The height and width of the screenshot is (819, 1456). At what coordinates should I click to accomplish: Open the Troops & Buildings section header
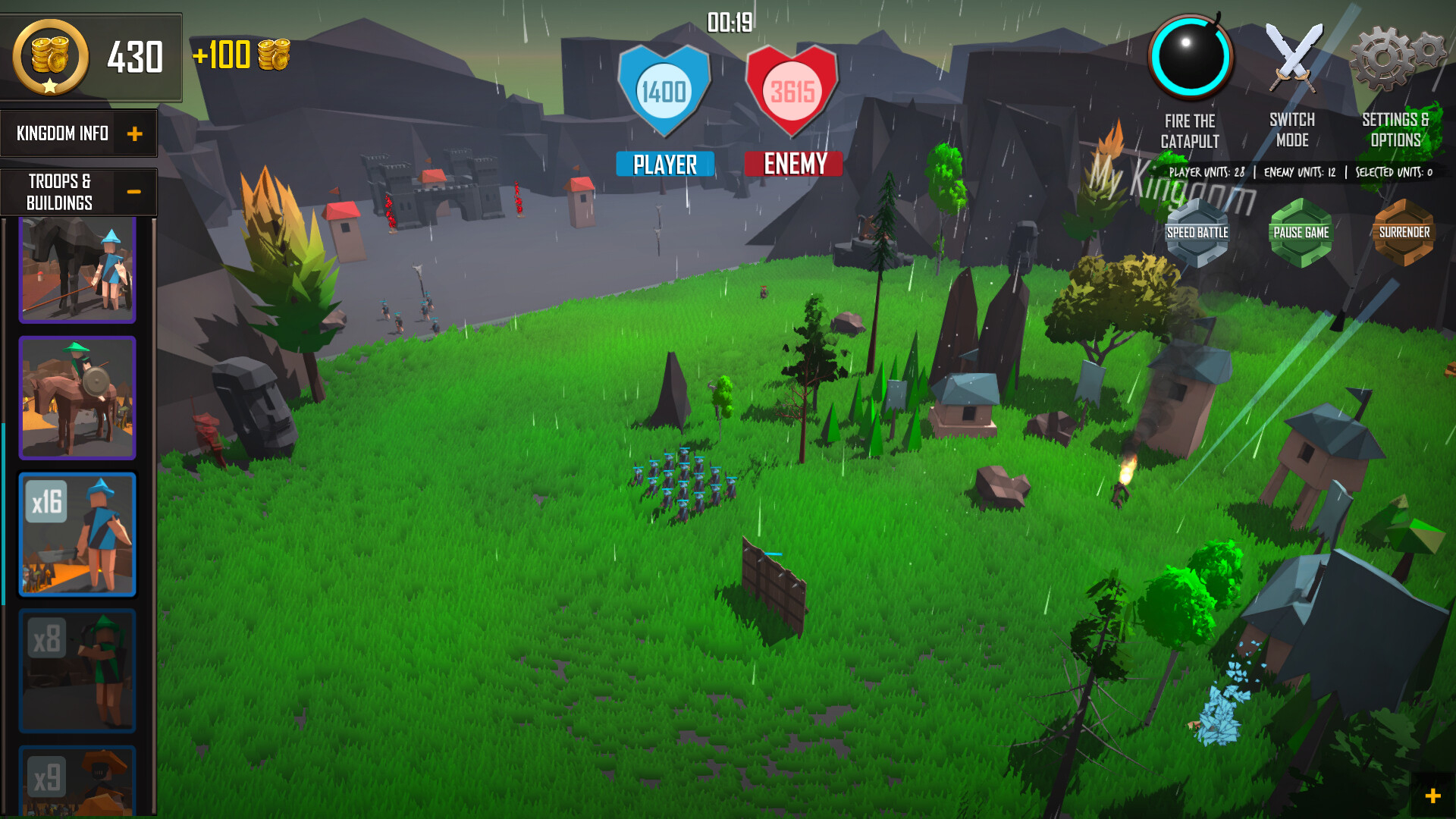point(61,191)
